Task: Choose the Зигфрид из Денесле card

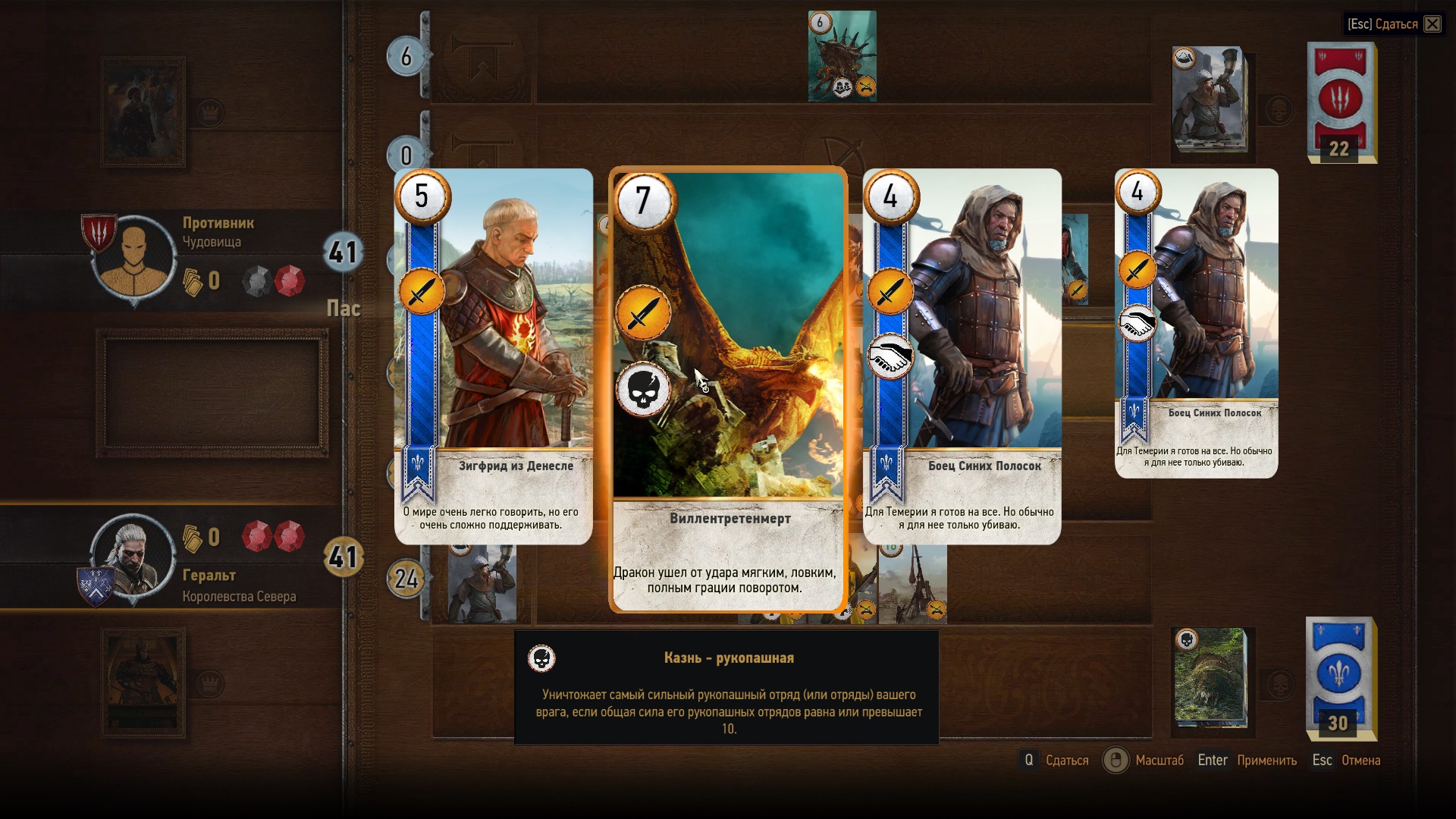Action: [x=494, y=356]
